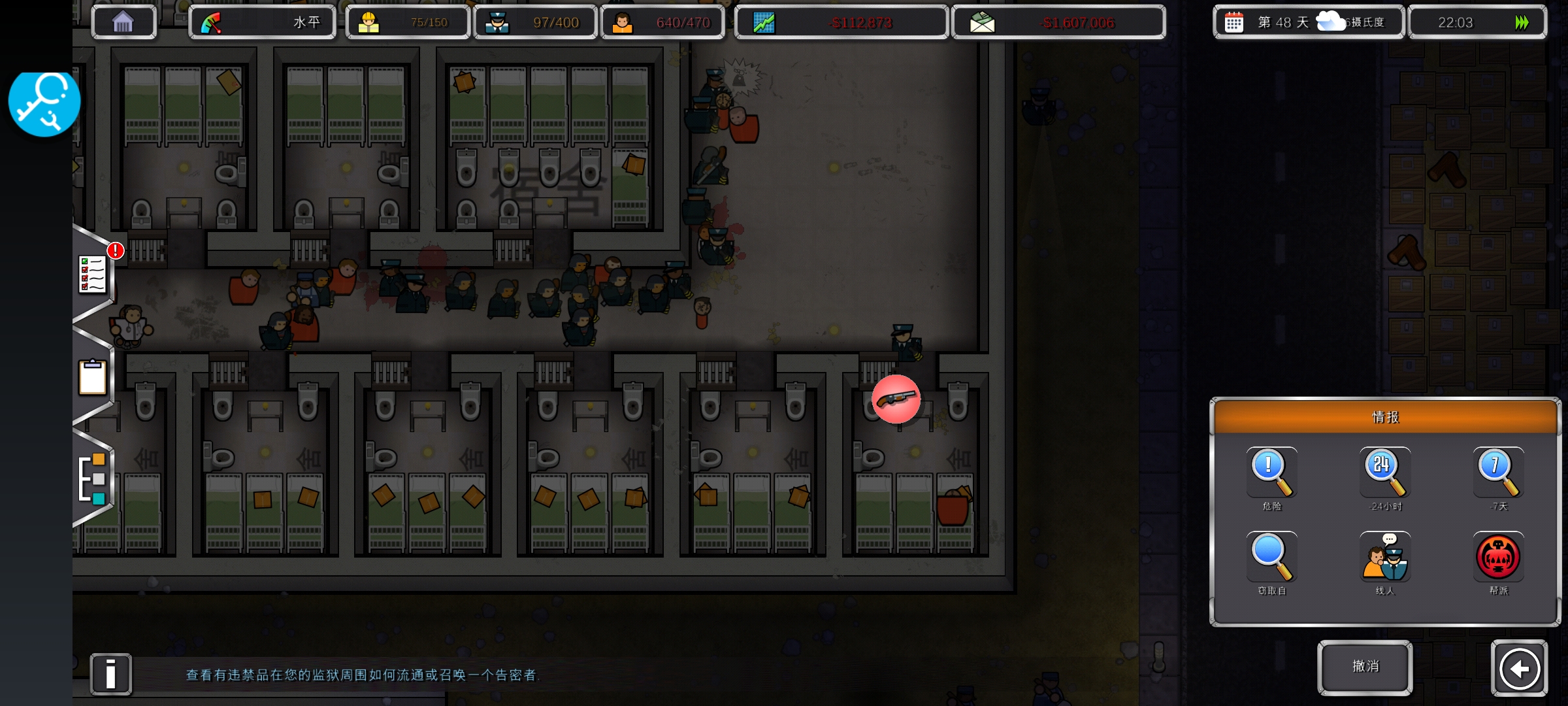Click the 撤消 undo button
This screenshot has width=1568, height=706.
pyautogui.click(x=1365, y=667)
